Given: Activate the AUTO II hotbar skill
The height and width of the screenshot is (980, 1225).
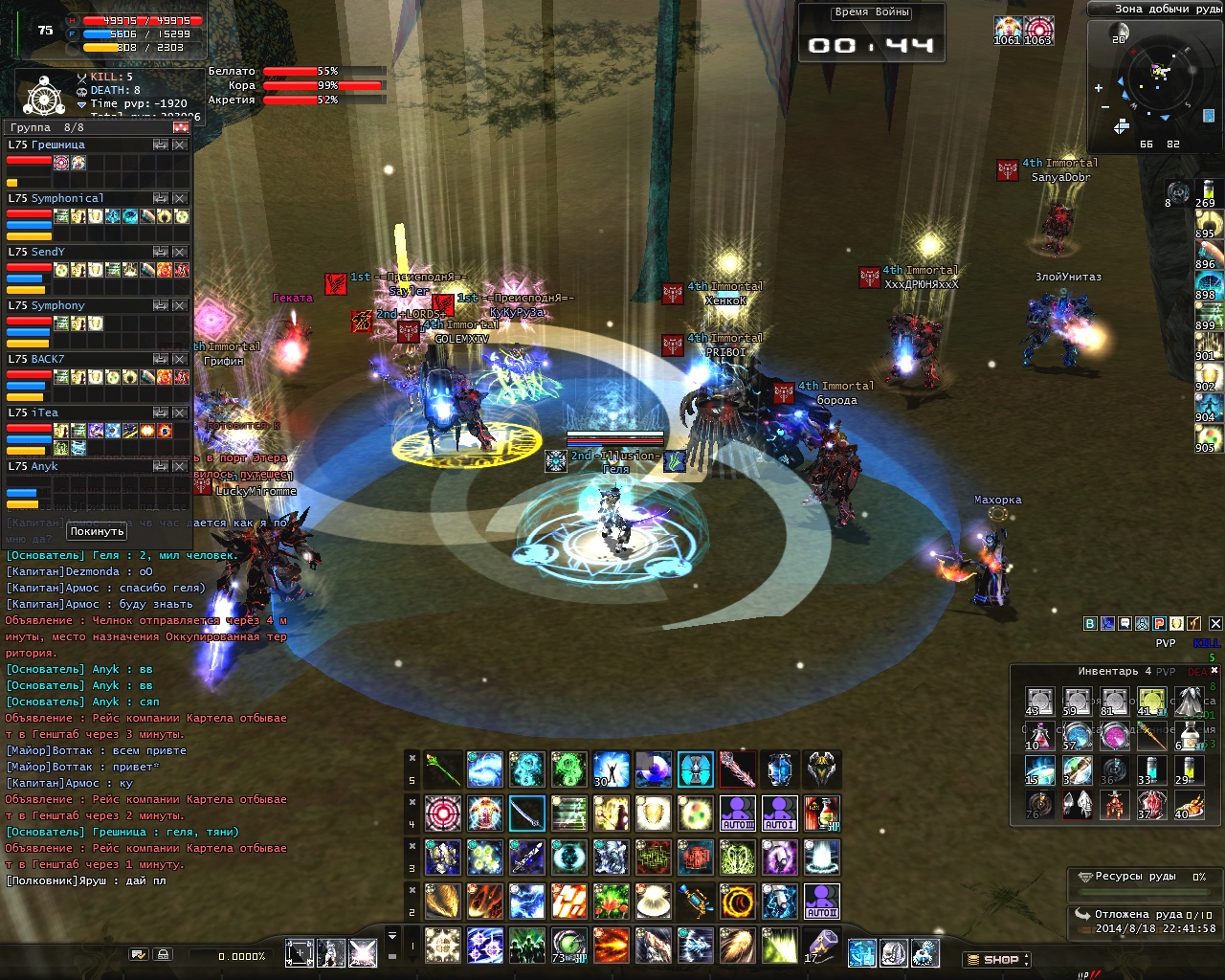Looking at the screenshot, I should (x=821, y=902).
